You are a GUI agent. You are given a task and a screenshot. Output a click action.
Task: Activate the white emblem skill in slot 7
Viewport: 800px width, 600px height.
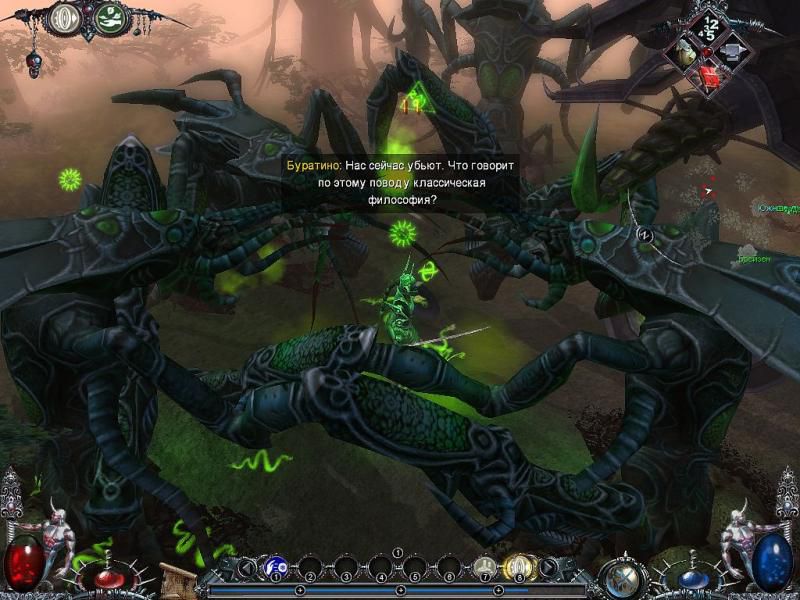(x=485, y=568)
